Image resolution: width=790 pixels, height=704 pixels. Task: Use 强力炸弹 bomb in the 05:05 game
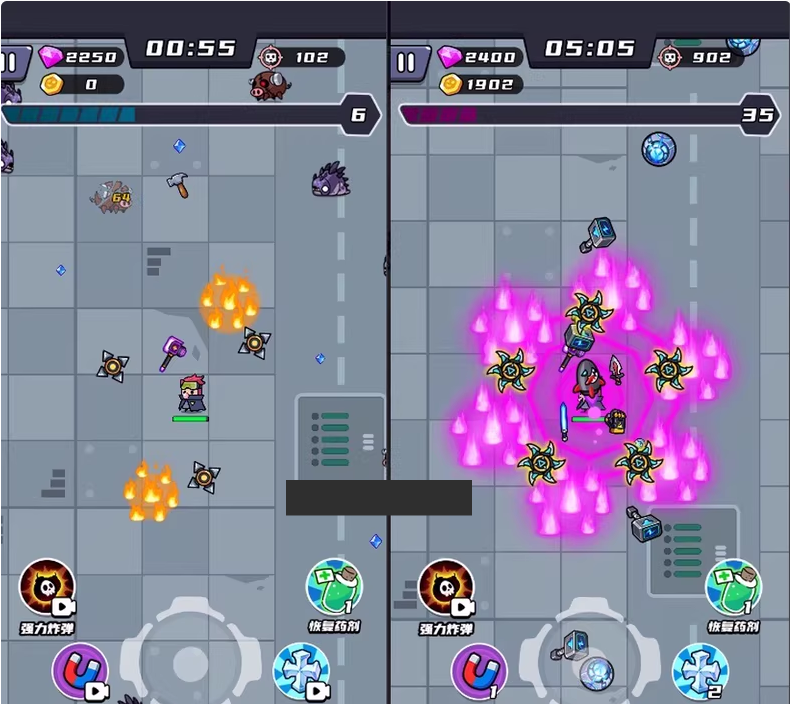pos(445,589)
